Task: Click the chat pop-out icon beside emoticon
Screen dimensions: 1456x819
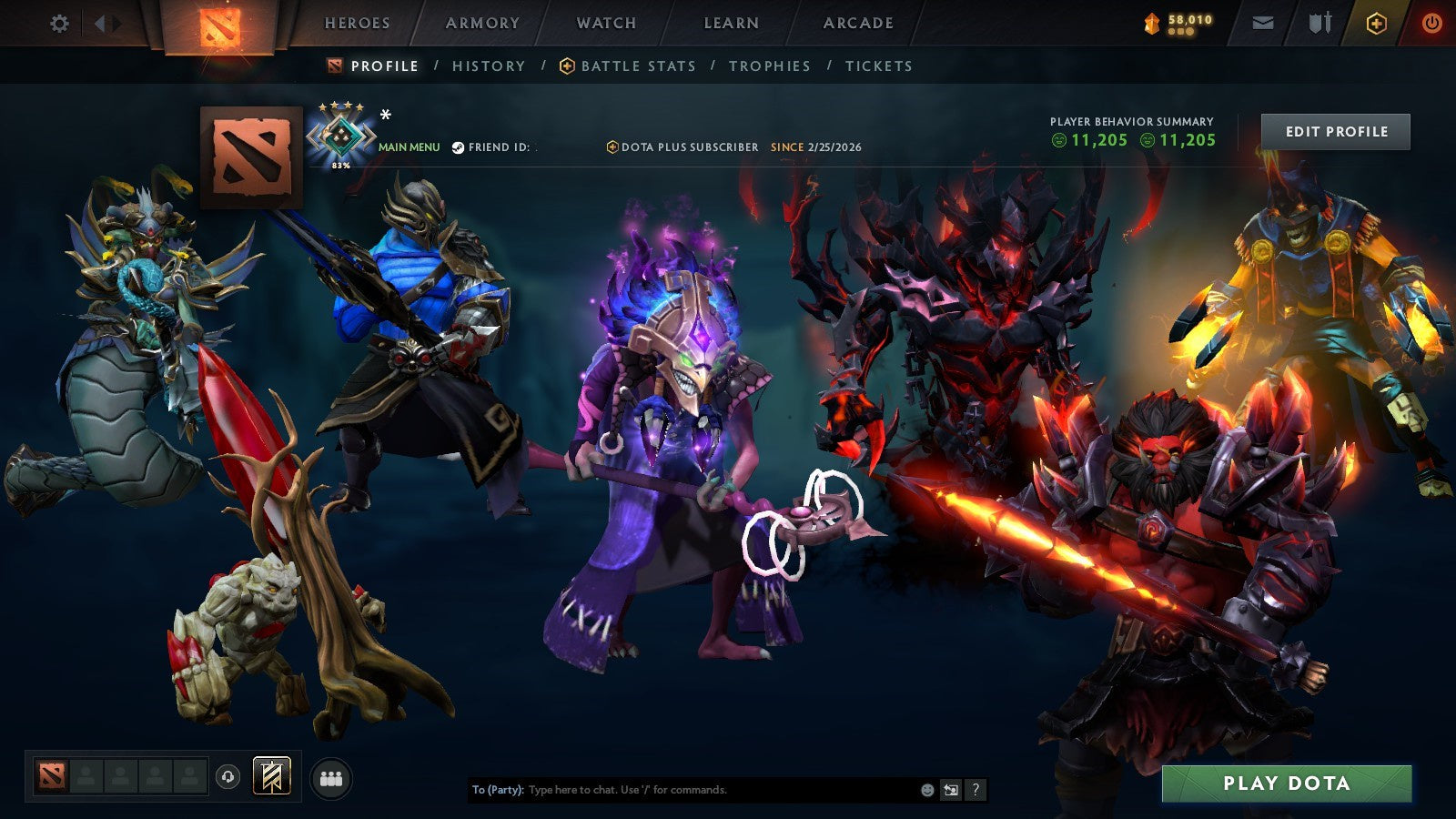Action: point(950,790)
